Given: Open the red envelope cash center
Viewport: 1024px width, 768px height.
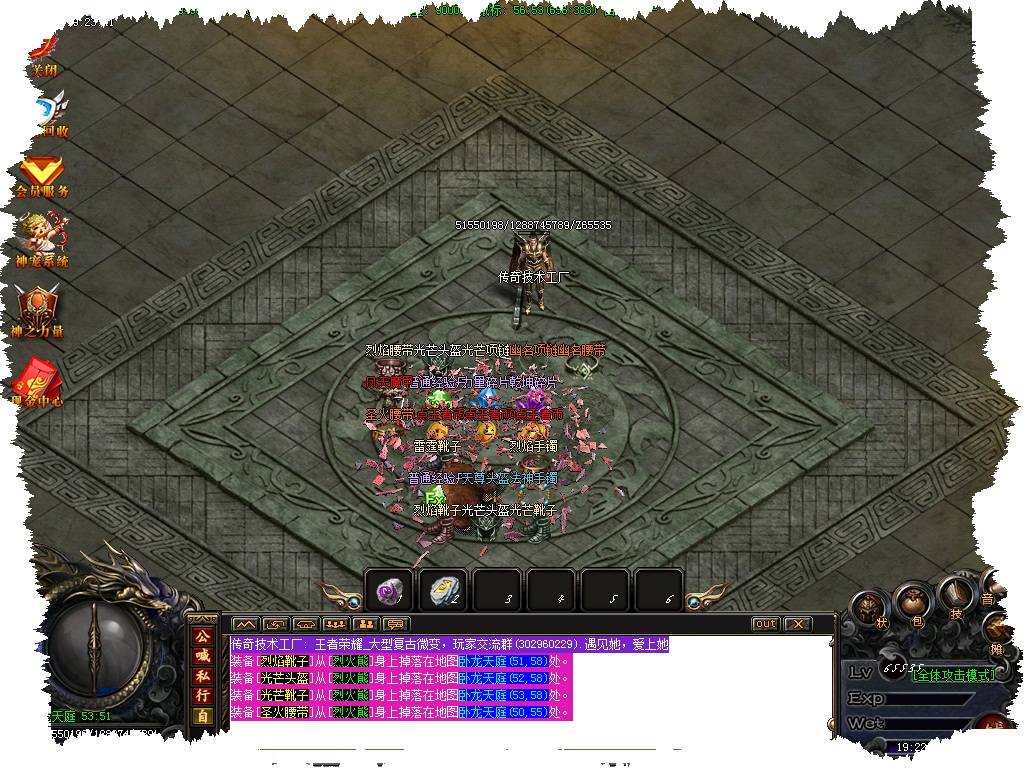Looking at the screenshot, I should (x=37, y=381).
